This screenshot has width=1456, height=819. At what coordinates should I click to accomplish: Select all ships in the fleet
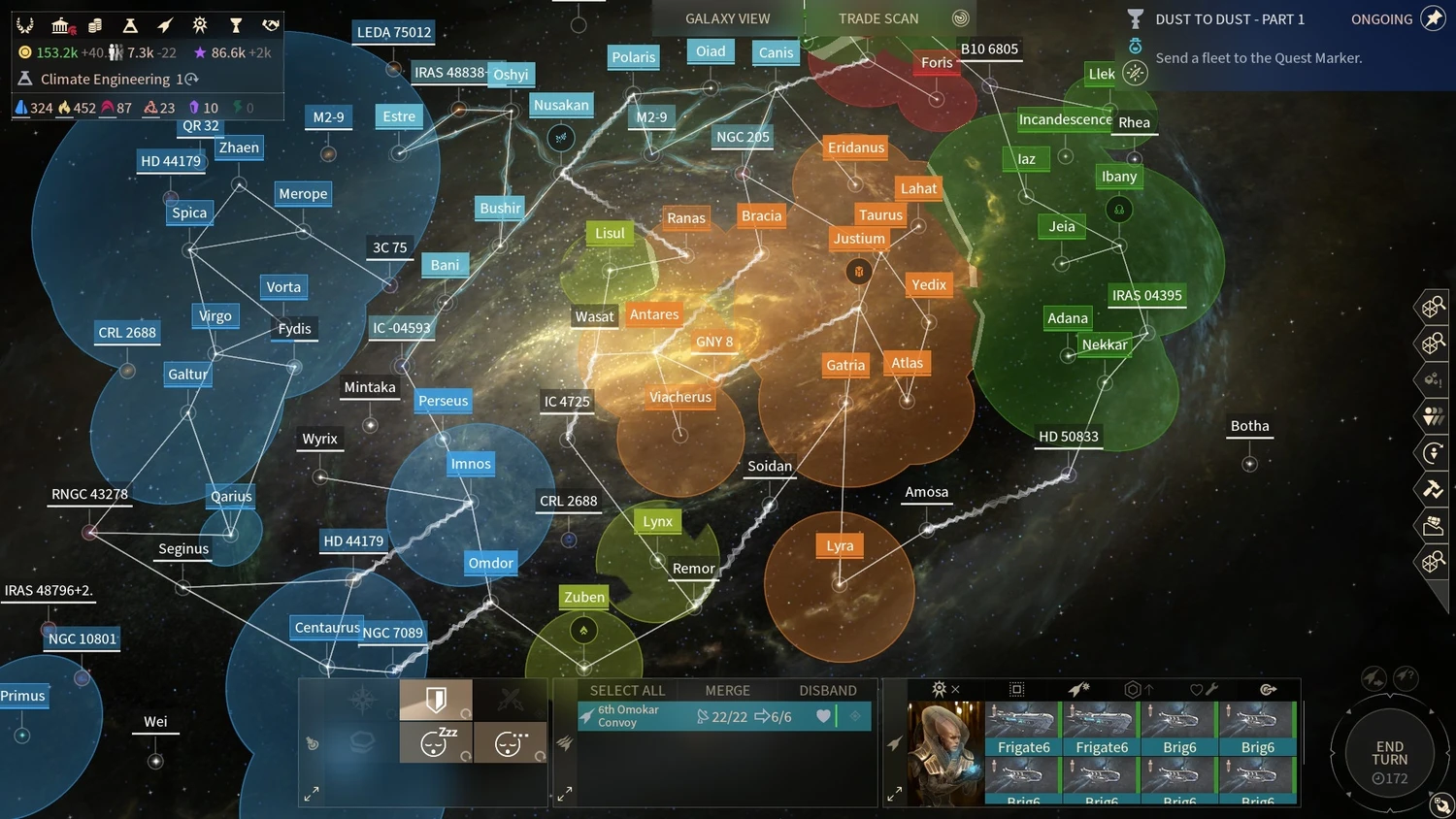point(627,690)
